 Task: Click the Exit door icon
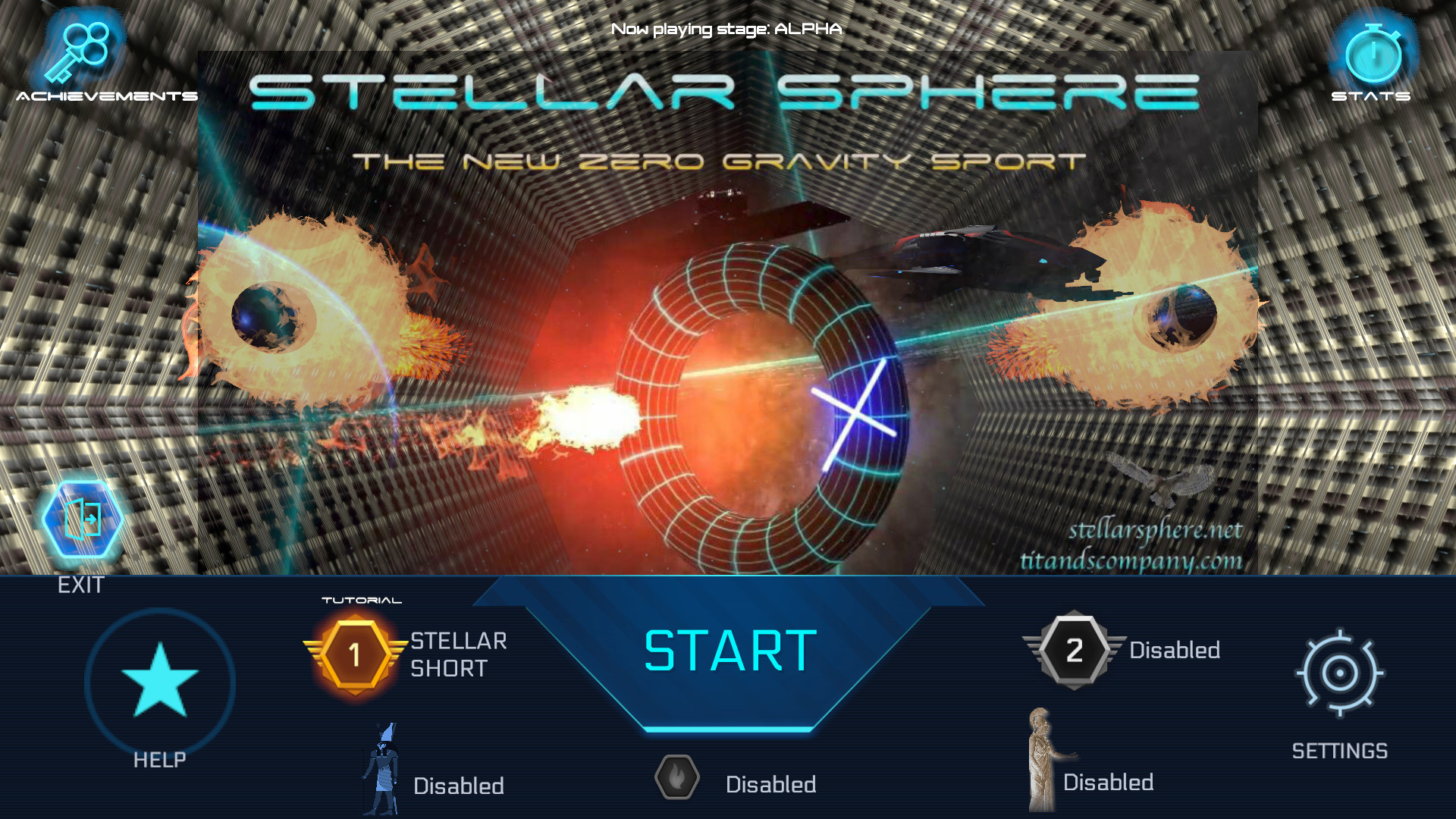pos(83,519)
